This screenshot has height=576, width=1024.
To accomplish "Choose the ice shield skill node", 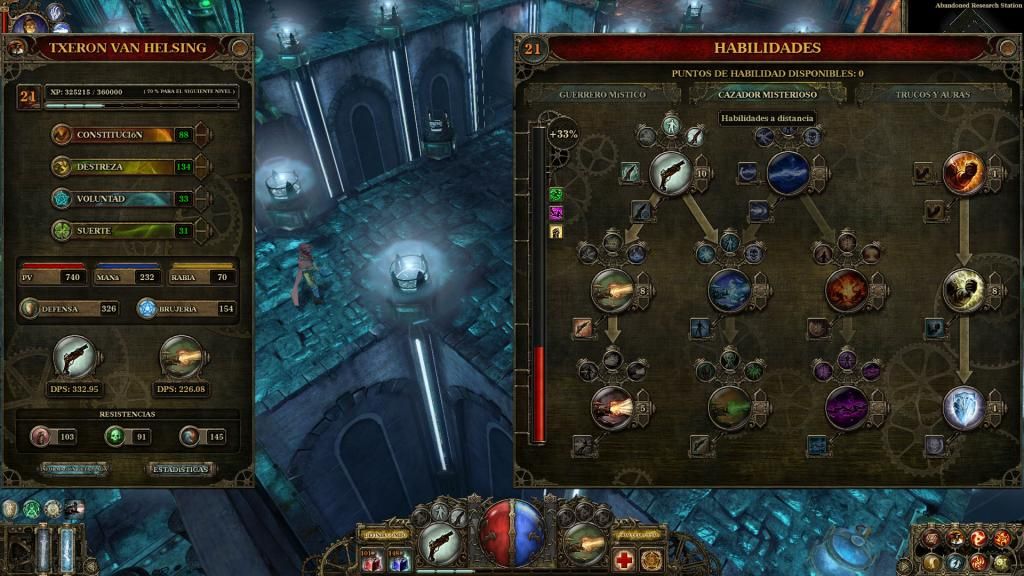I will 964,407.
